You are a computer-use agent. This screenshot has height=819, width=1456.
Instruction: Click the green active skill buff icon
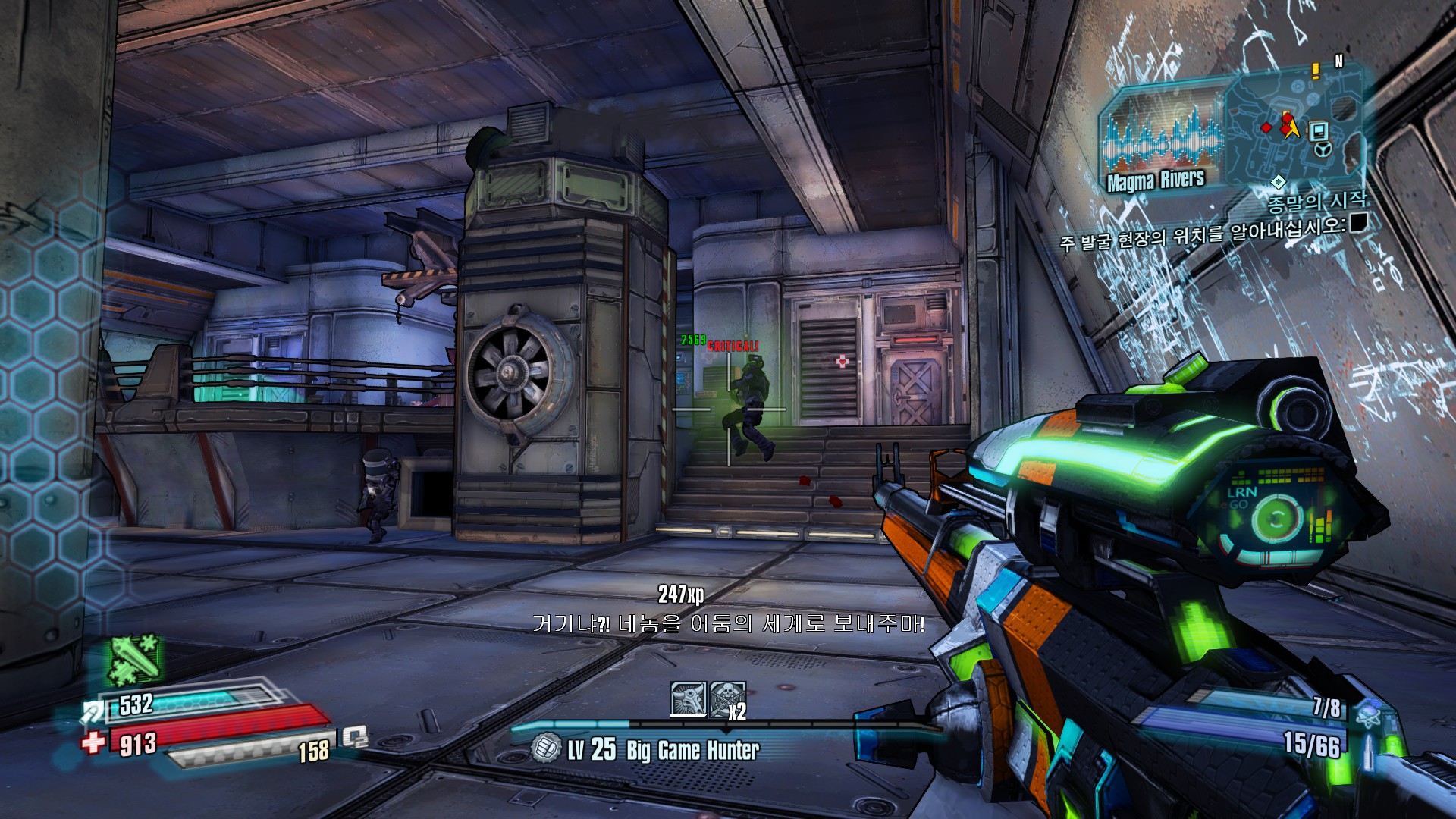point(134,658)
